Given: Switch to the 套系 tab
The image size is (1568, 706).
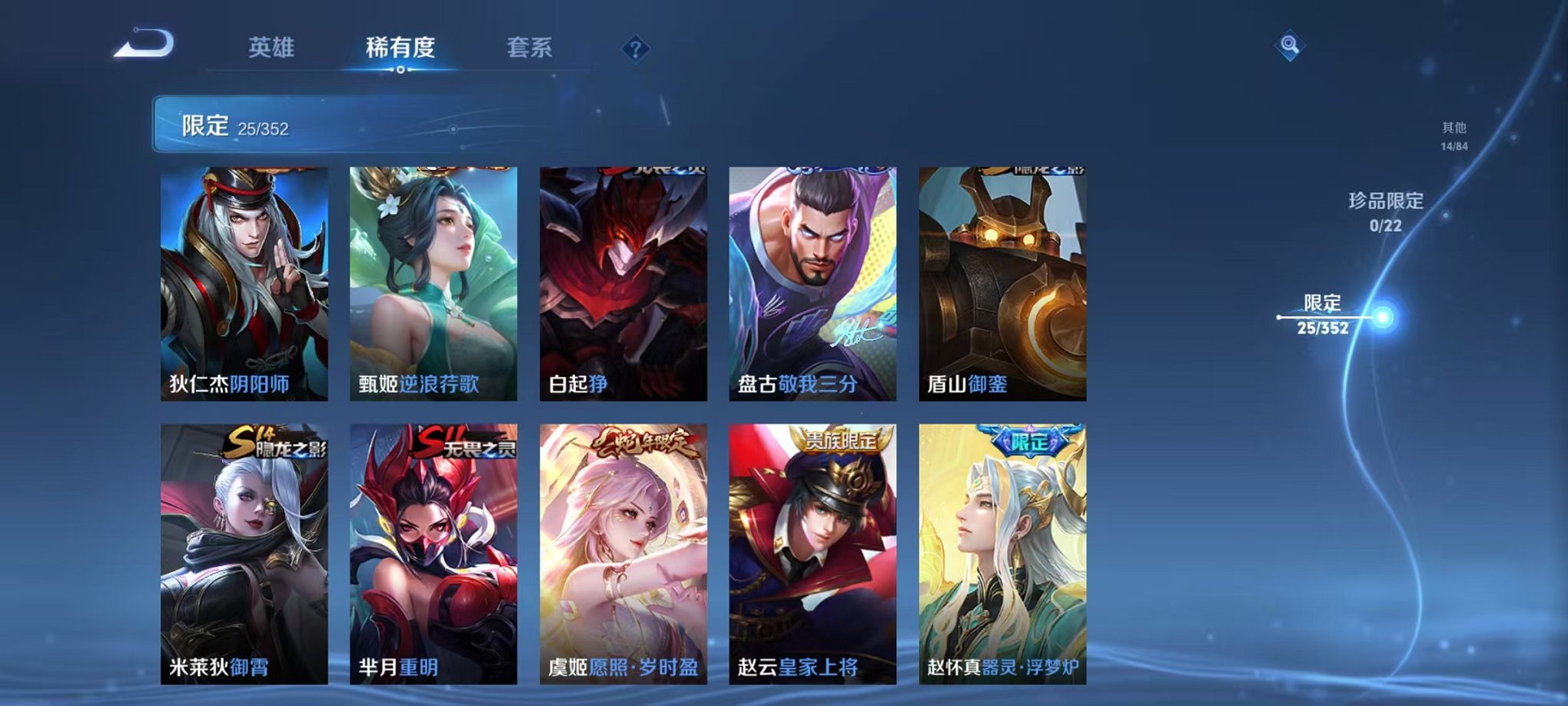Looking at the screenshot, I should pos(535,48).
